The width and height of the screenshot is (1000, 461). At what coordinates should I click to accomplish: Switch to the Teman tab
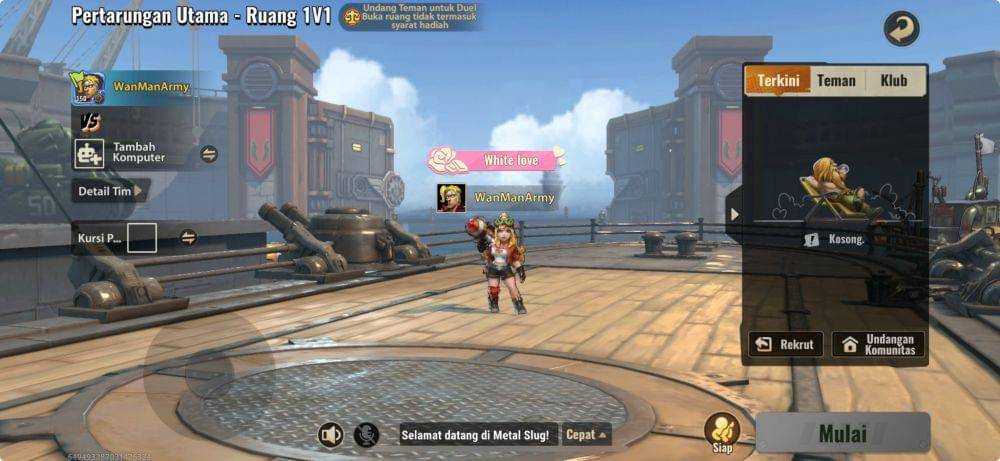point(836,81)
